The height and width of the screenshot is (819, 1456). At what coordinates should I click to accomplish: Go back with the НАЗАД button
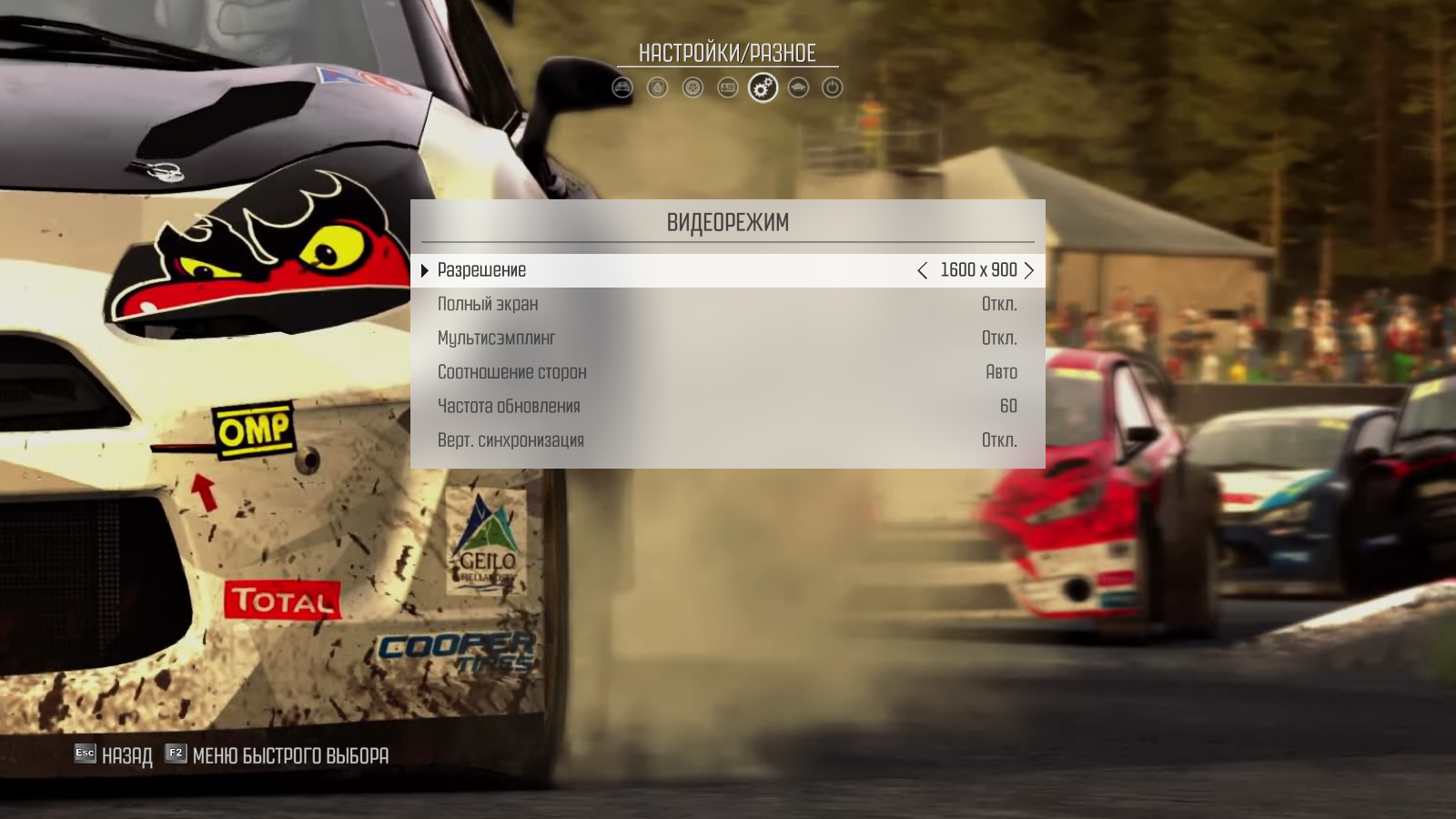click(x=114, y=755)
